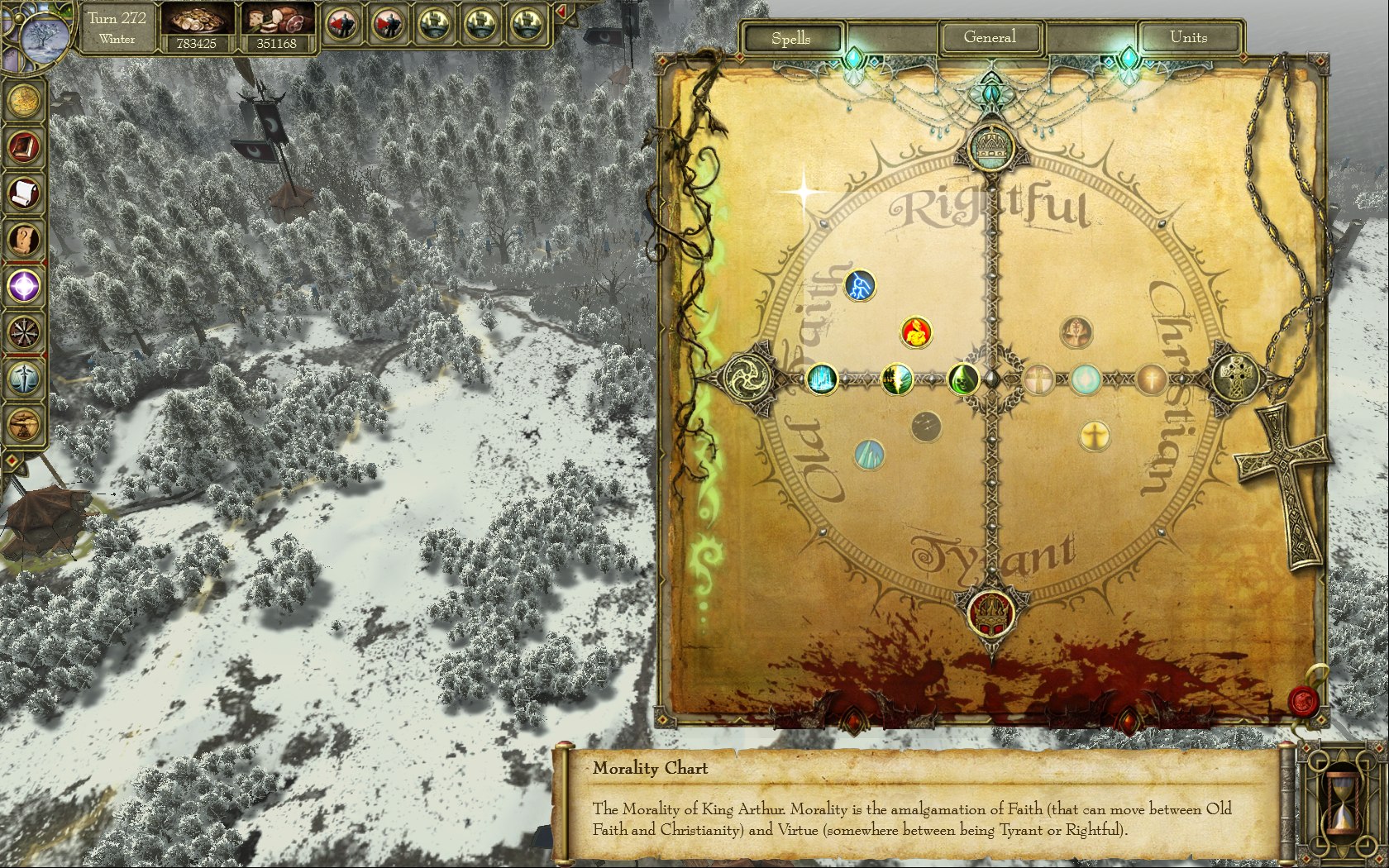Open the sword and scales sidebar icon
This screenshot has height=868, width=1389.
[24, 379]
